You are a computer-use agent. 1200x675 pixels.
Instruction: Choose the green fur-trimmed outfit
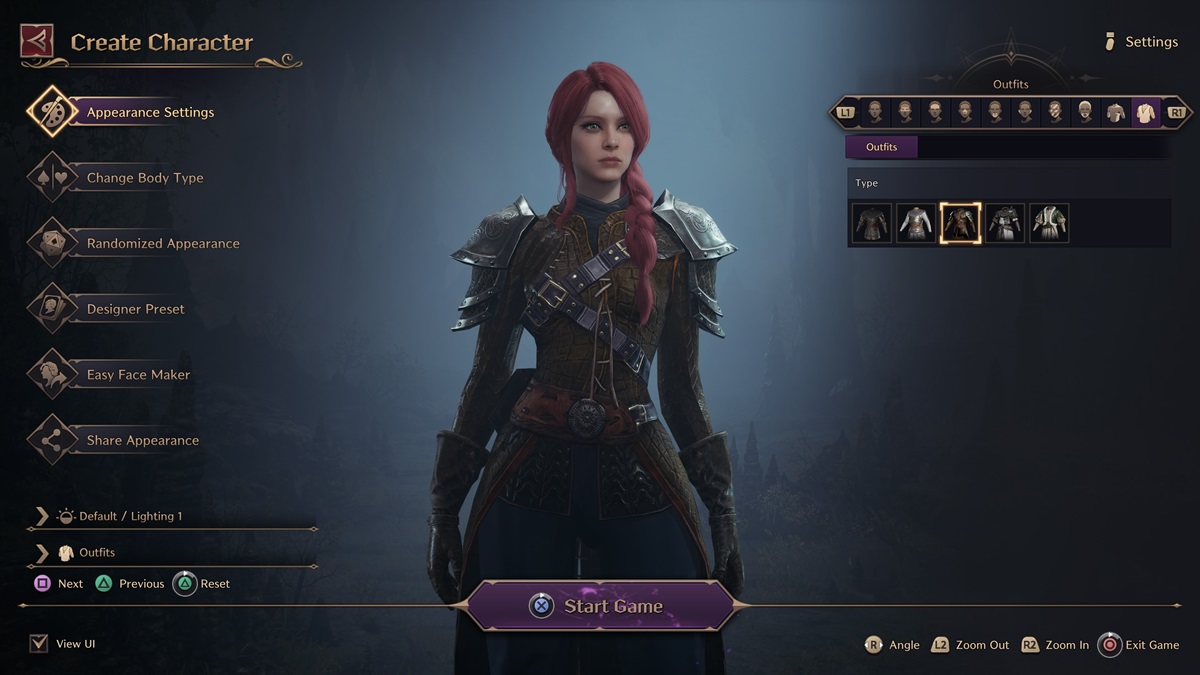coord(1049,223)
